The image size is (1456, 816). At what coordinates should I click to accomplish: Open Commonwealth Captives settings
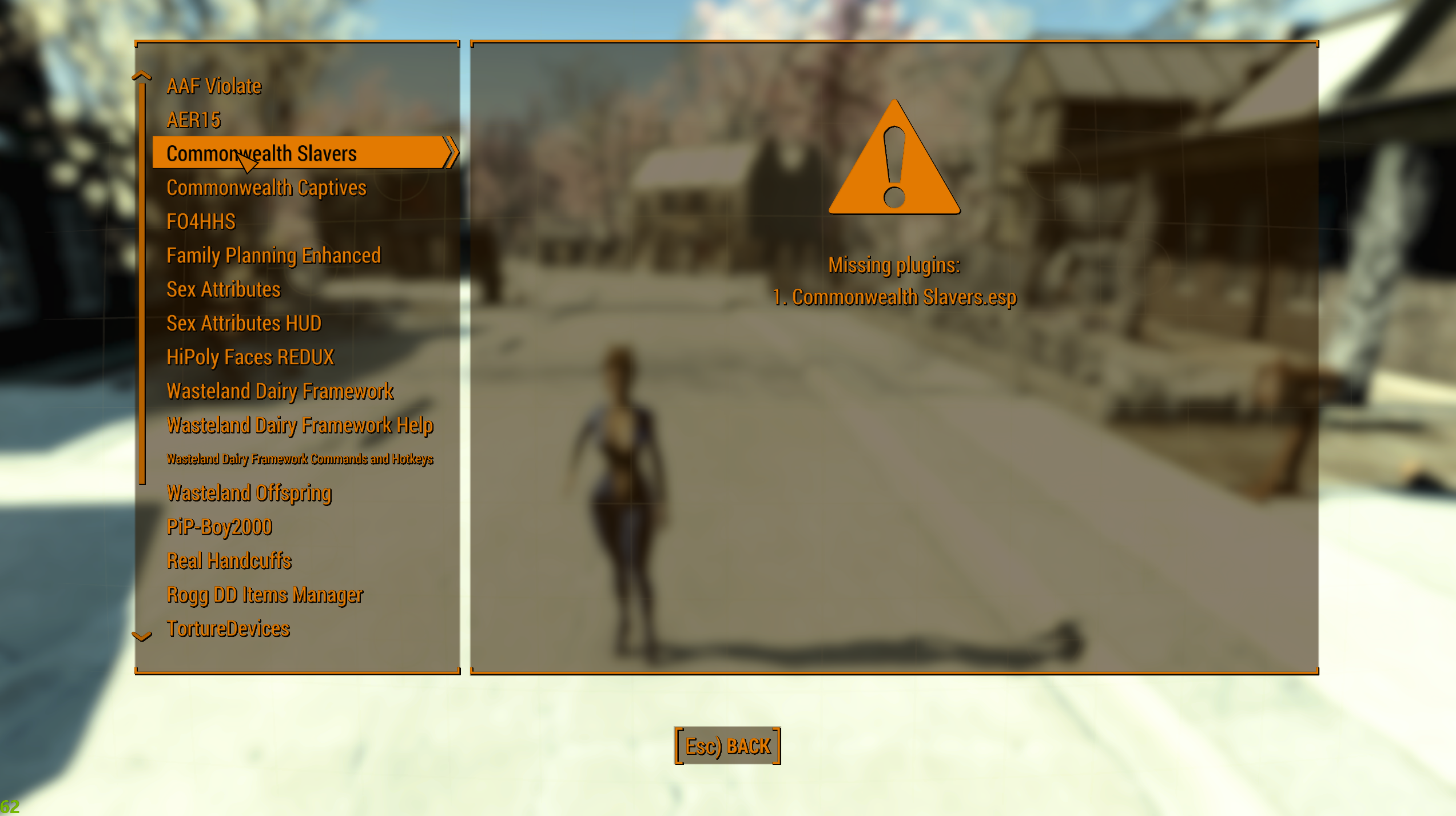[x=266, y=188]
